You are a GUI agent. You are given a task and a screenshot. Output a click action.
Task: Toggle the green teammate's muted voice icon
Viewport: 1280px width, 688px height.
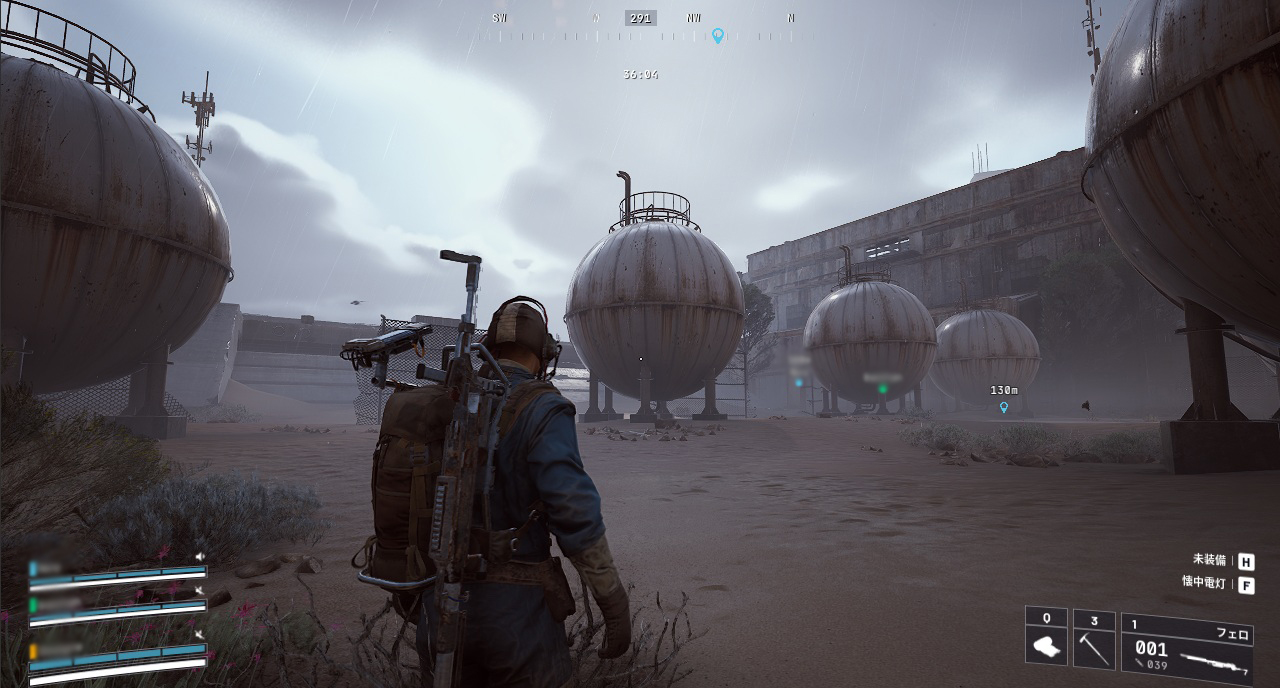click(200, 591)
